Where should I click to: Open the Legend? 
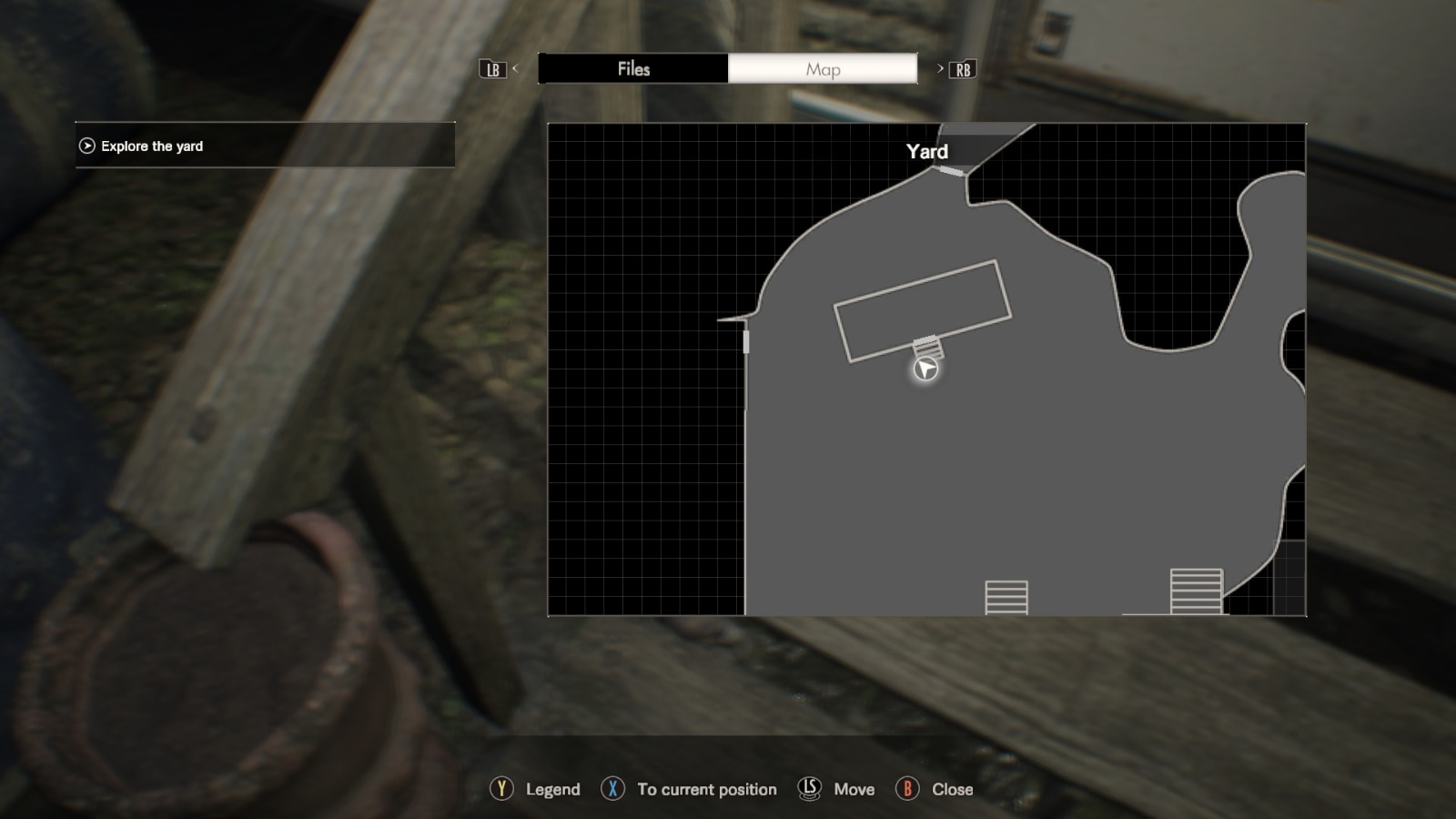coord(551,789)
